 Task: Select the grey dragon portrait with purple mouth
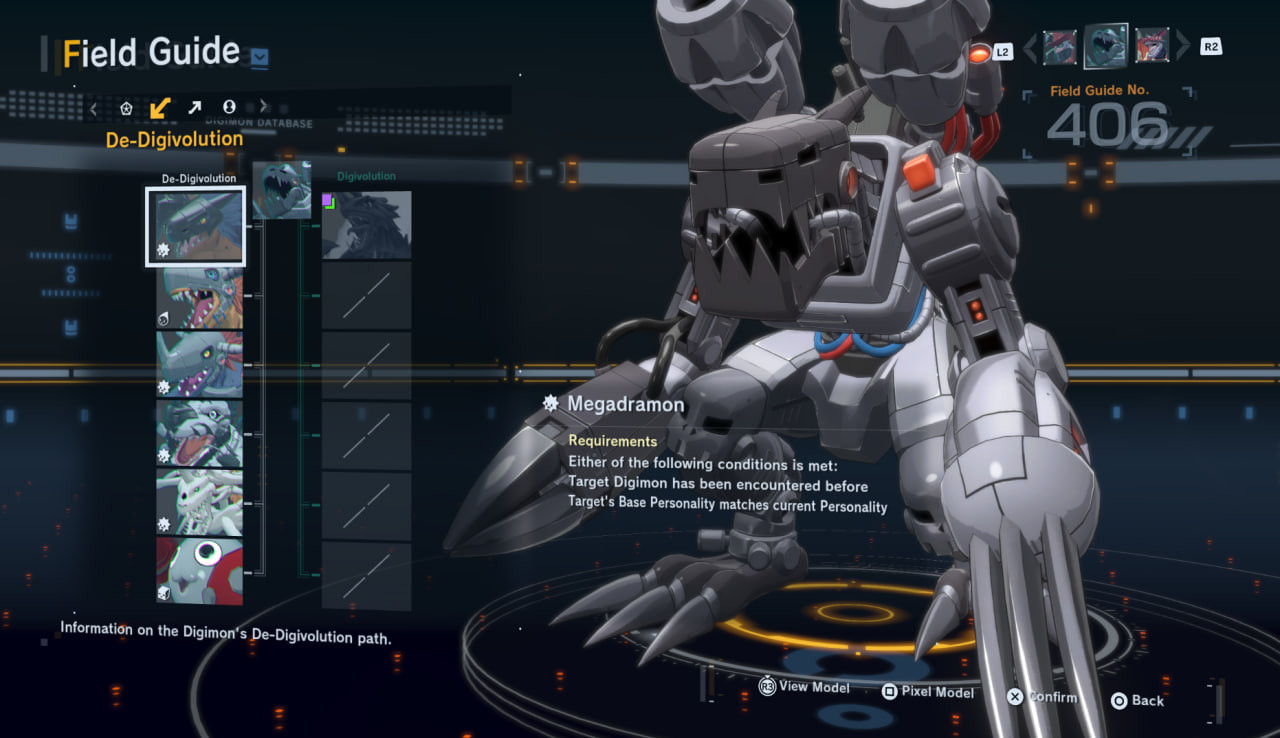coord(199,365)
